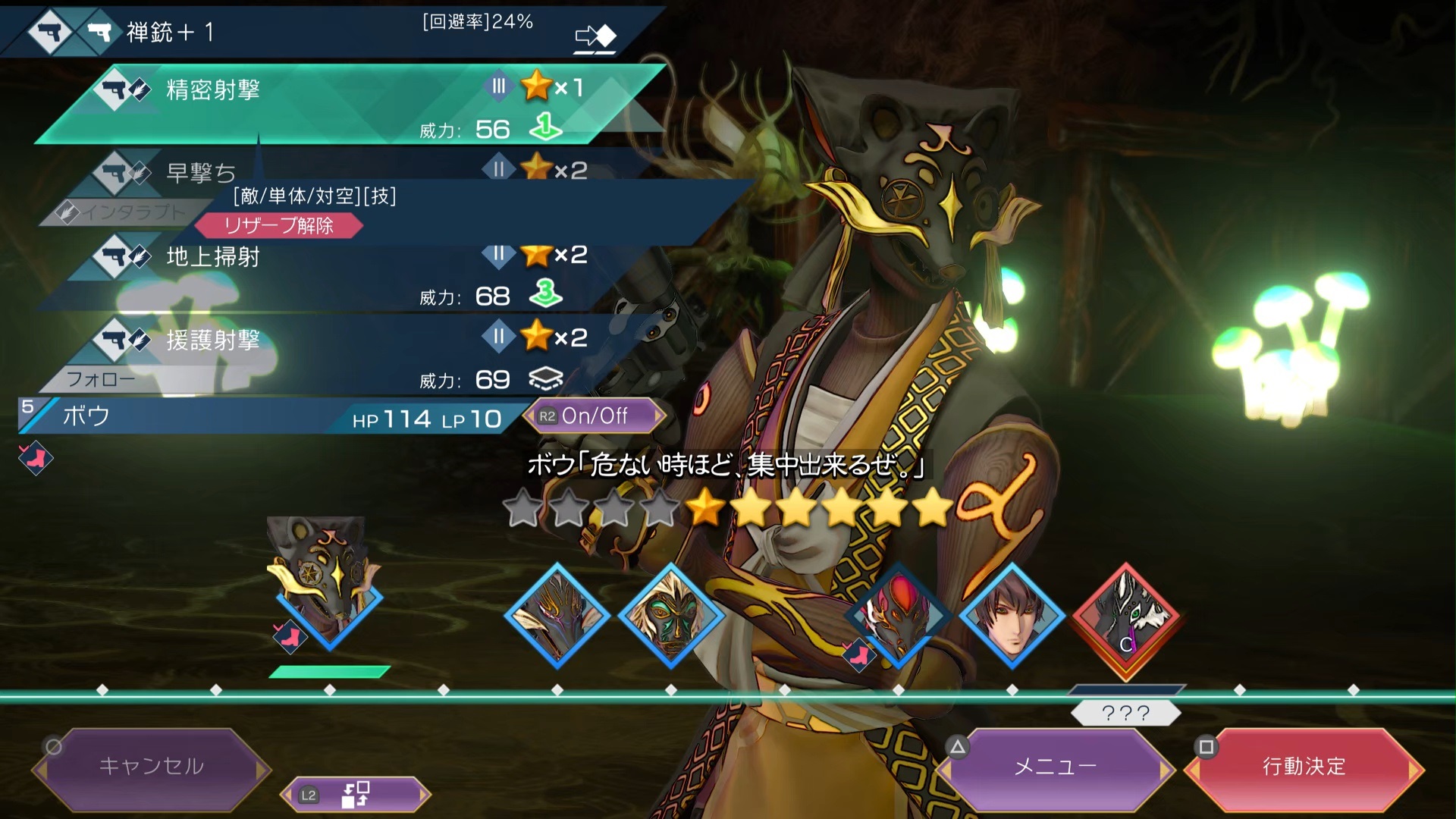Toggle the On/Off button

pos(594,416)
